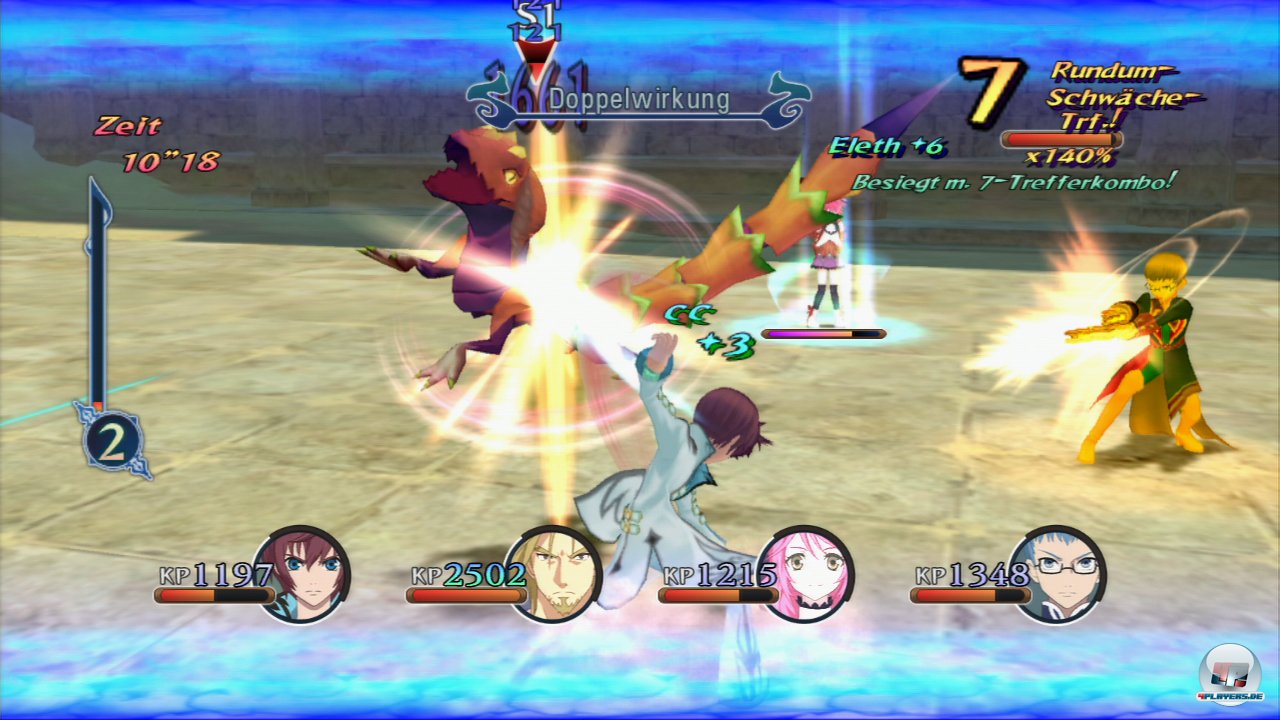1280x720 pixels.
Task: Click the pink-haired Cheria portrait
Action: pyautogui.click(x=806, y=573)
